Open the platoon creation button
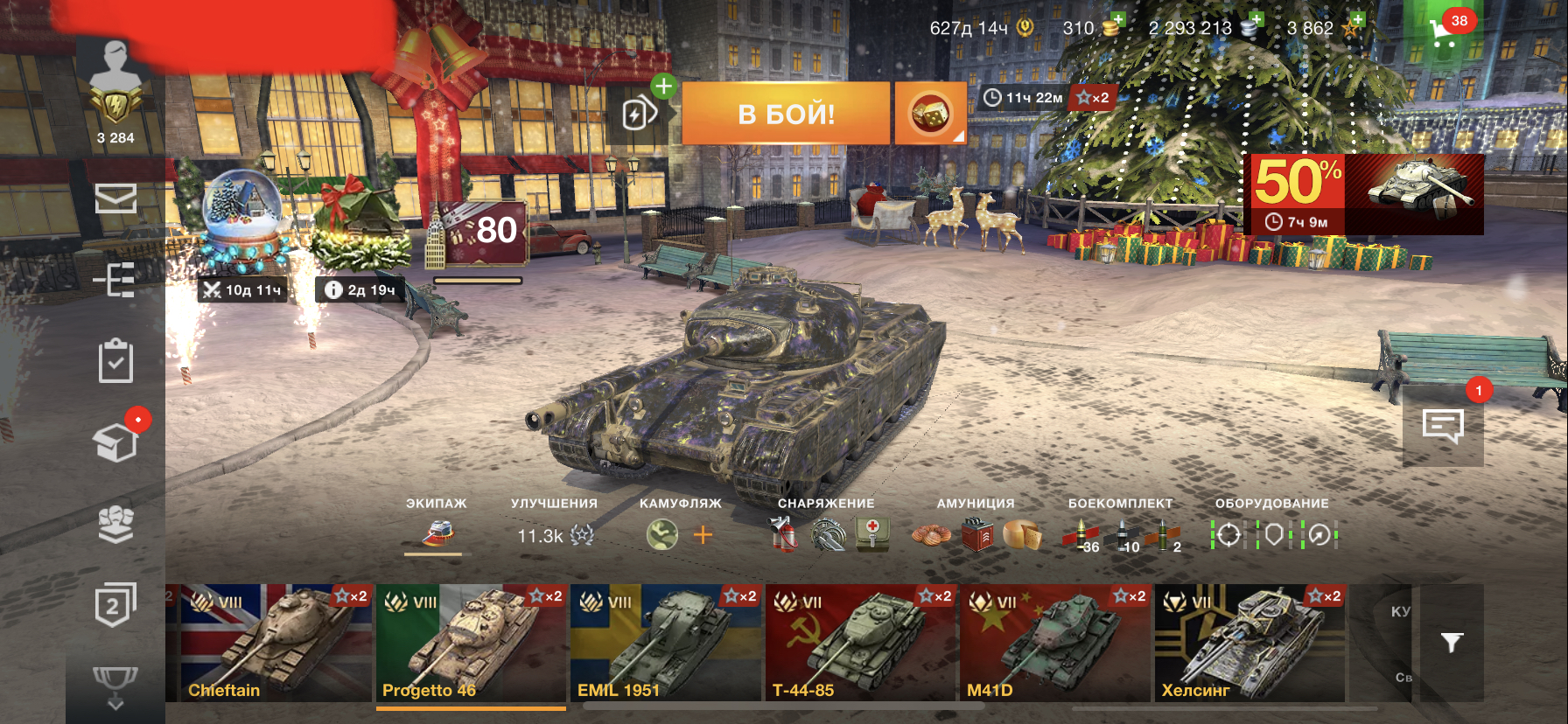The width and height of the screenshot is (1568, 724). coord(640,113)
